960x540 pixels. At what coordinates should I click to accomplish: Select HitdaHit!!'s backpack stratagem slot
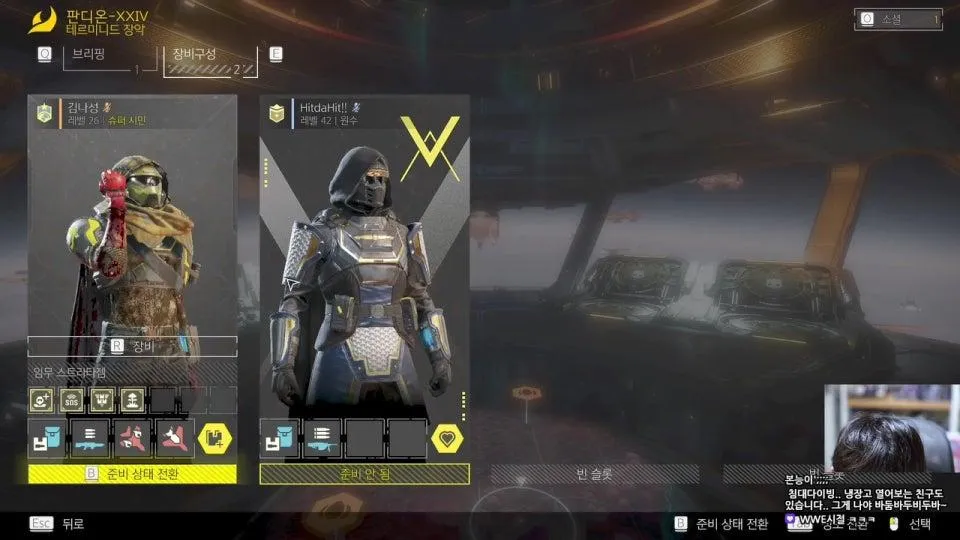[280, 438]
